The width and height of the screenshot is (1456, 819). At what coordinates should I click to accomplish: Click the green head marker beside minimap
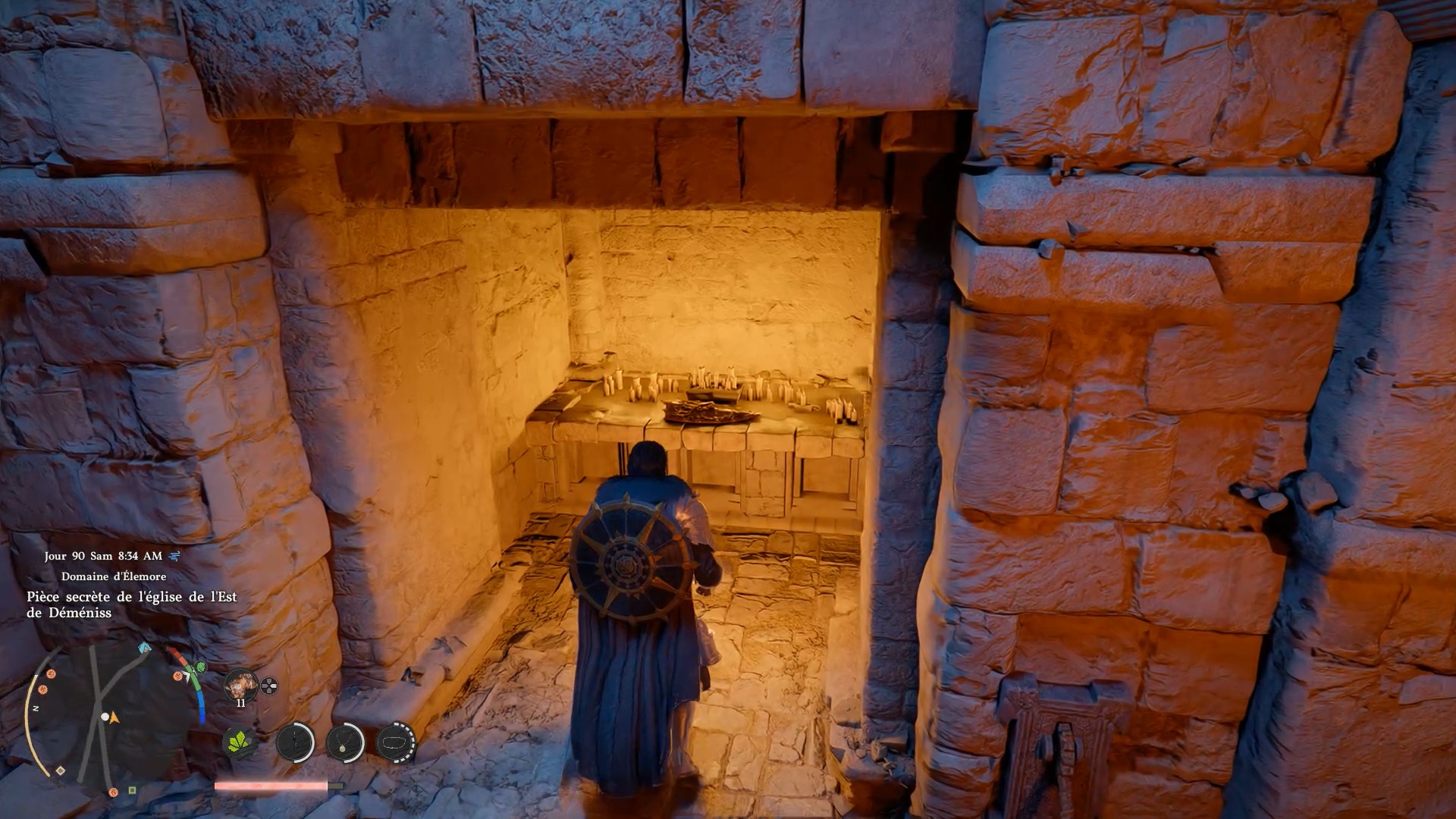pyautogui.click(x=201, y=667)
